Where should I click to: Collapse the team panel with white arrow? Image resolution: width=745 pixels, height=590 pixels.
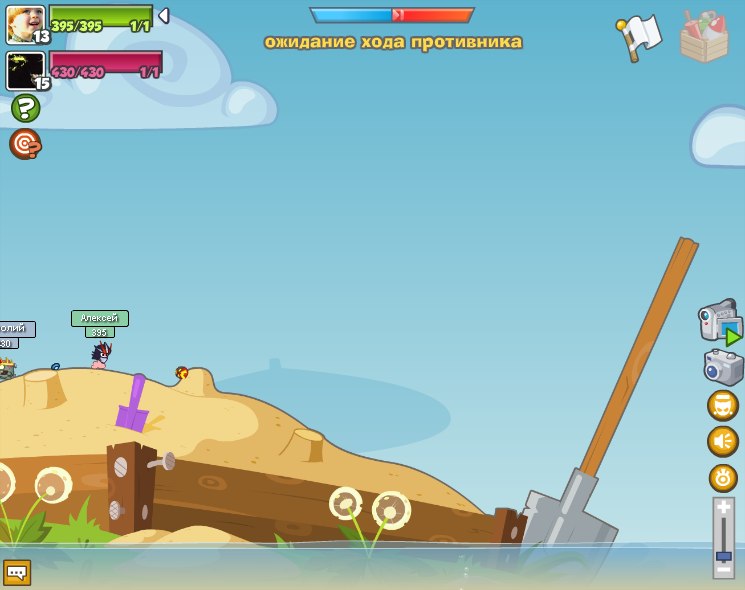click(x=164, y=16)
